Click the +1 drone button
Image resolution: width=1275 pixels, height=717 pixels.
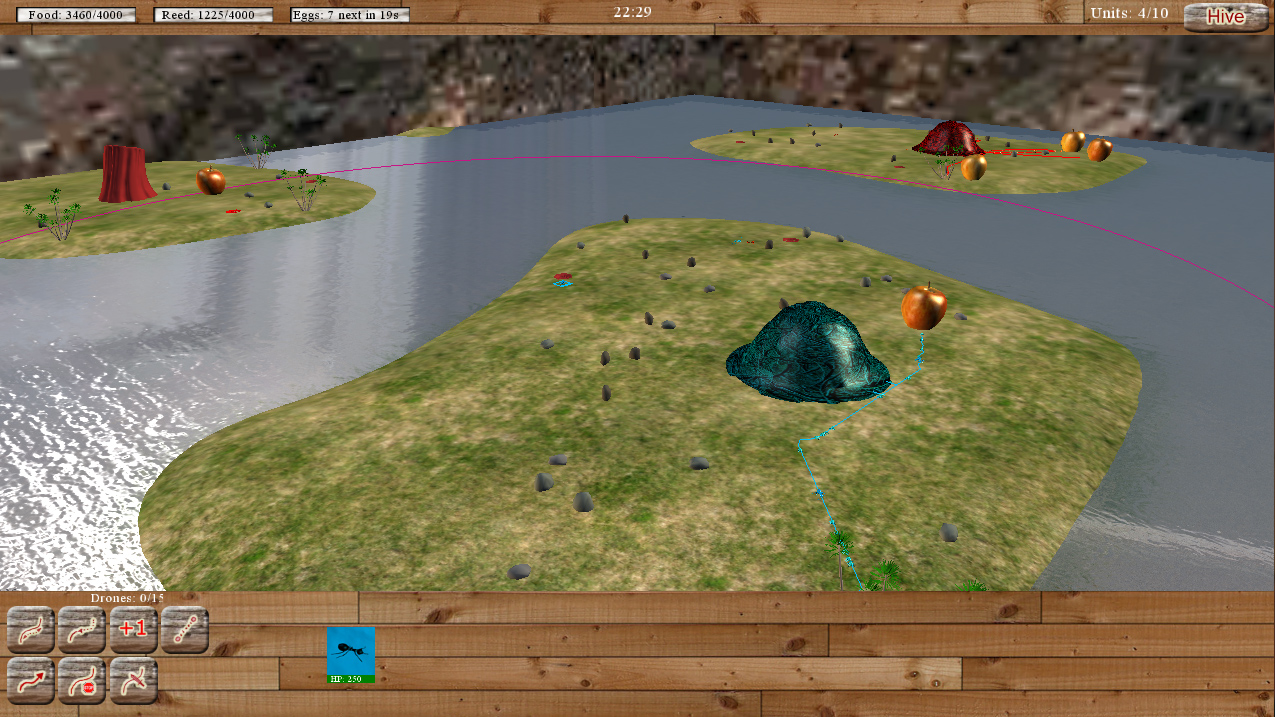click(133, 629)
